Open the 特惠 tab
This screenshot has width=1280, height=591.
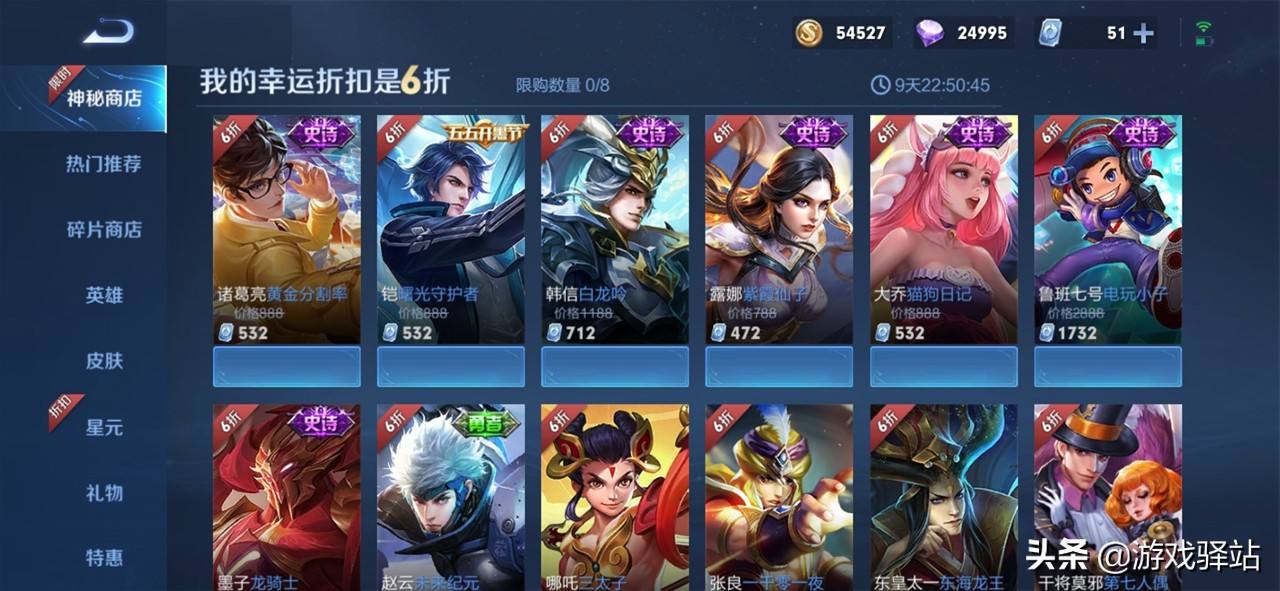pyautogui.click(x=103, y=558)
